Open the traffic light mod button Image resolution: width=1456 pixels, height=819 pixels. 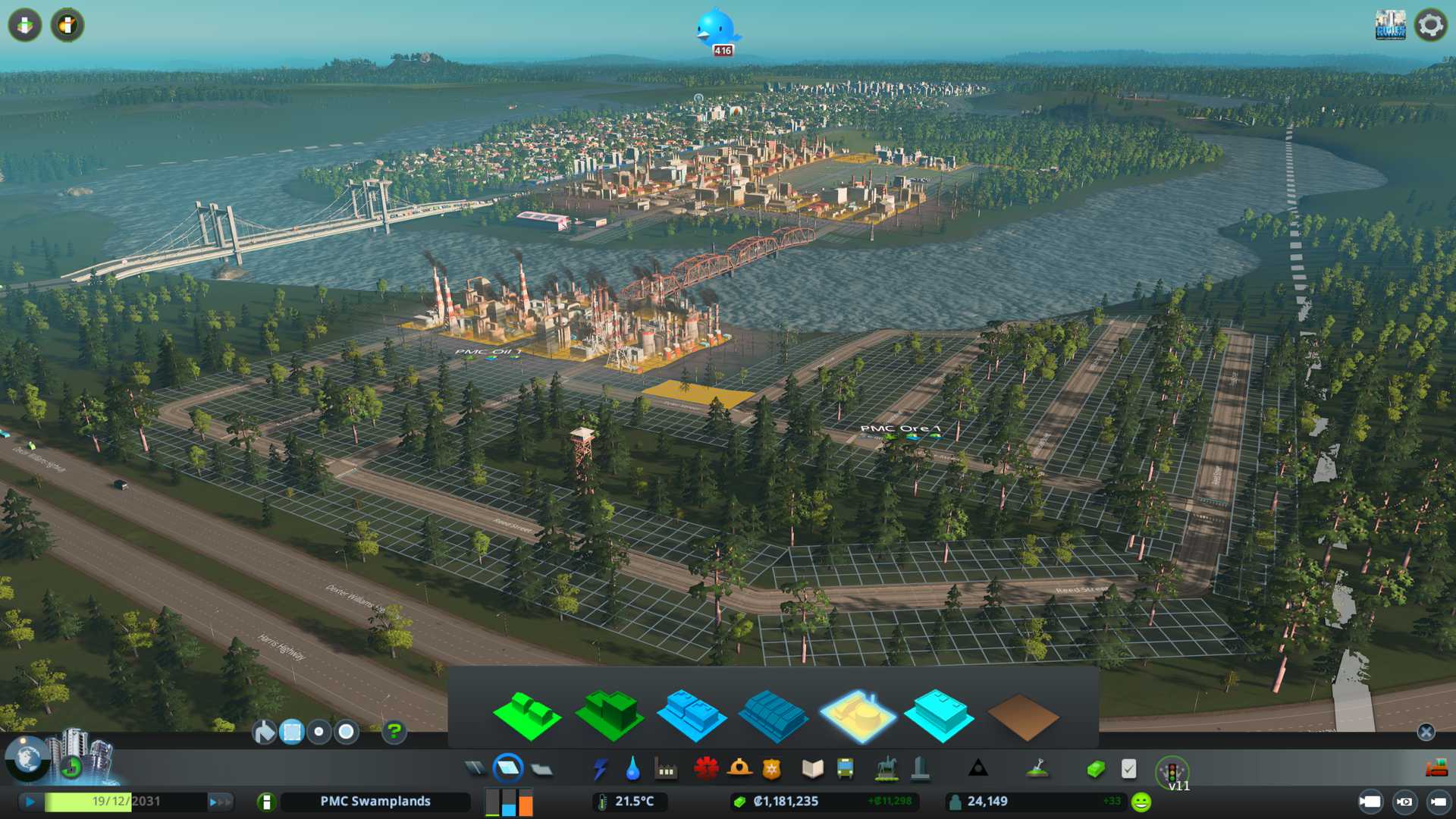point(1172,772)
